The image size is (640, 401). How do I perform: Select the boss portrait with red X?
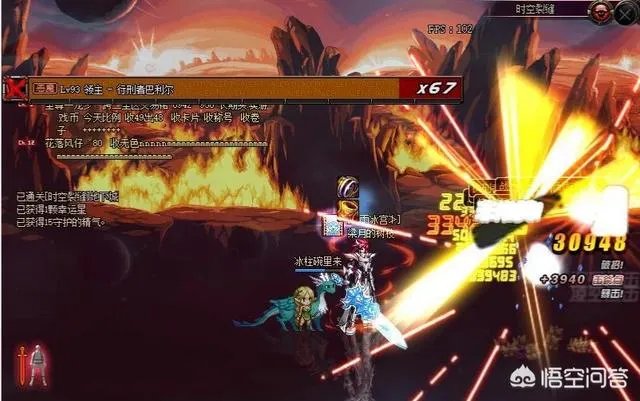14,88
